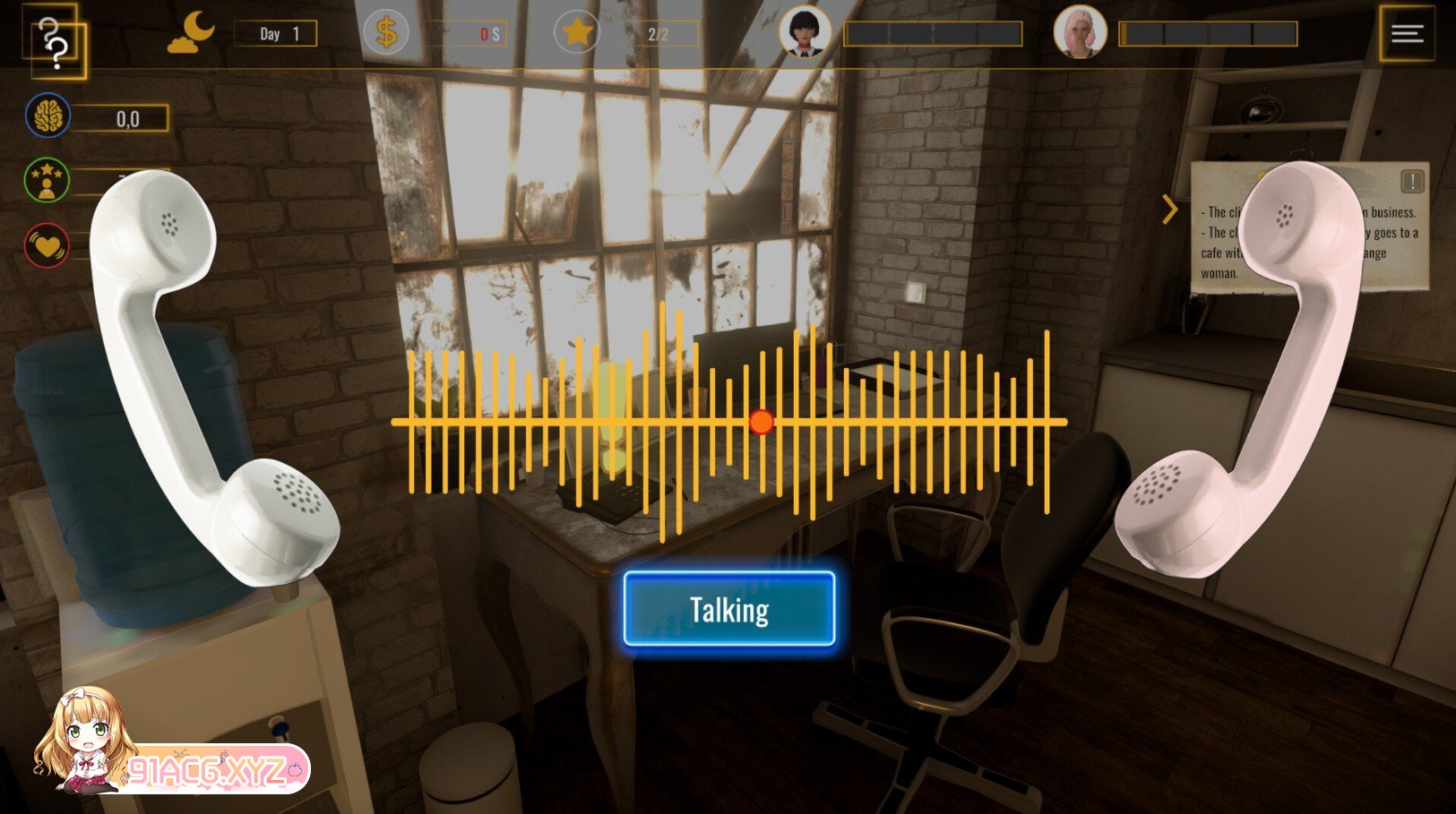Click the pink-haired character portrait
This screenshot has height=814, width=1456.
pos(1079,32)
